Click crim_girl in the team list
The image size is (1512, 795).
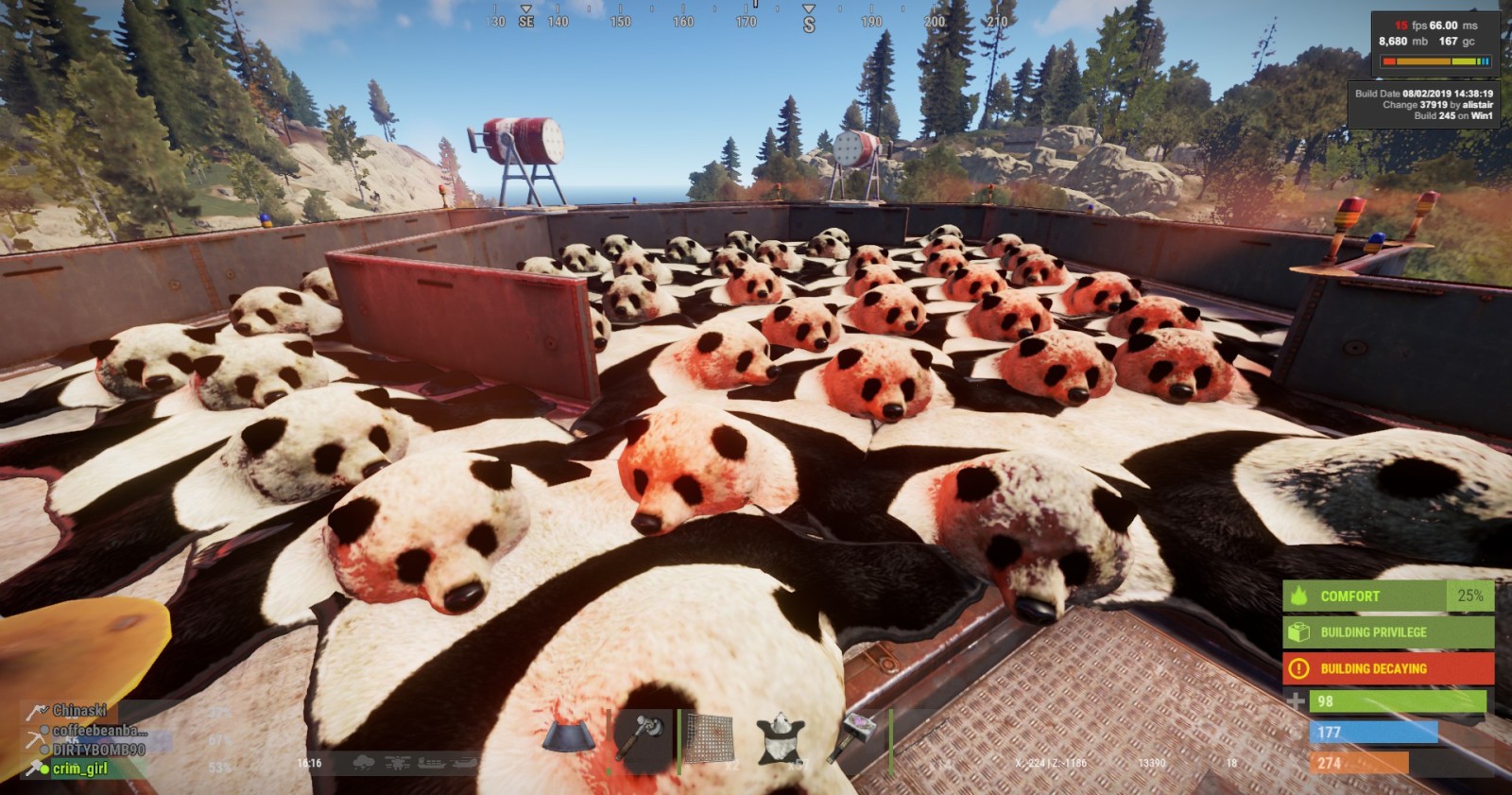tap(79, 769)
